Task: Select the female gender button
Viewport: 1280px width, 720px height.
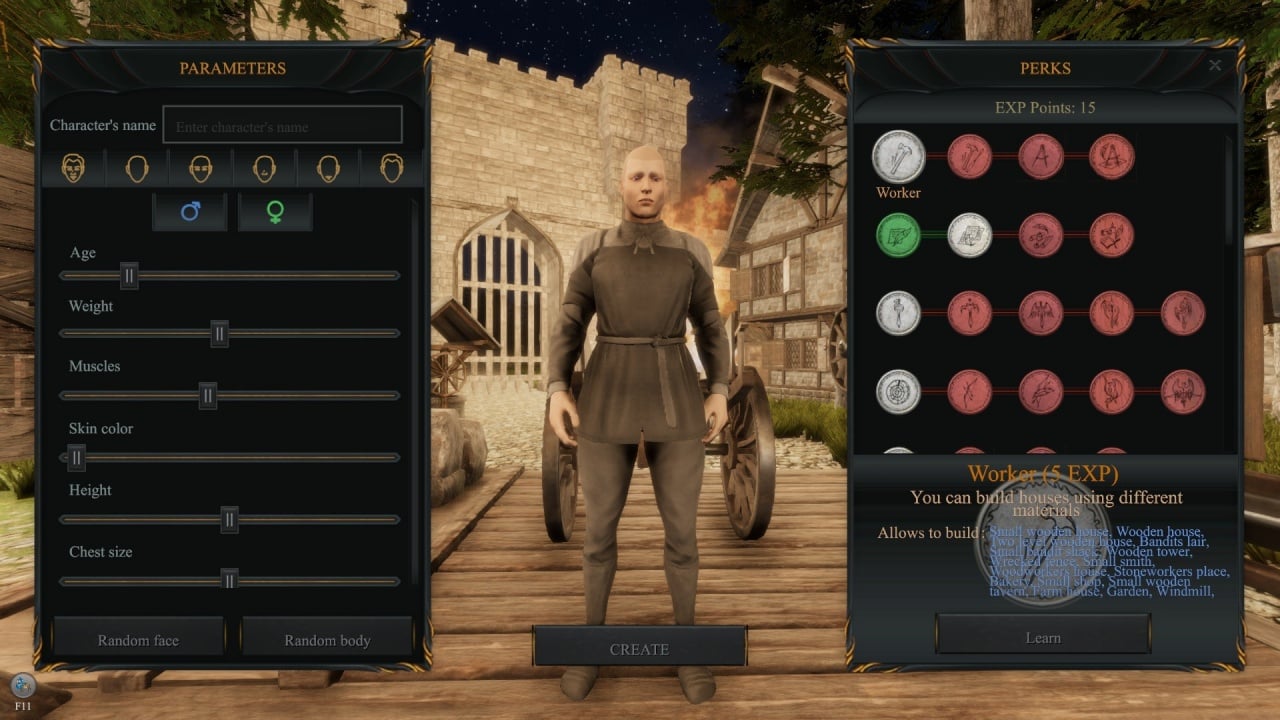Action: point(275,212)
